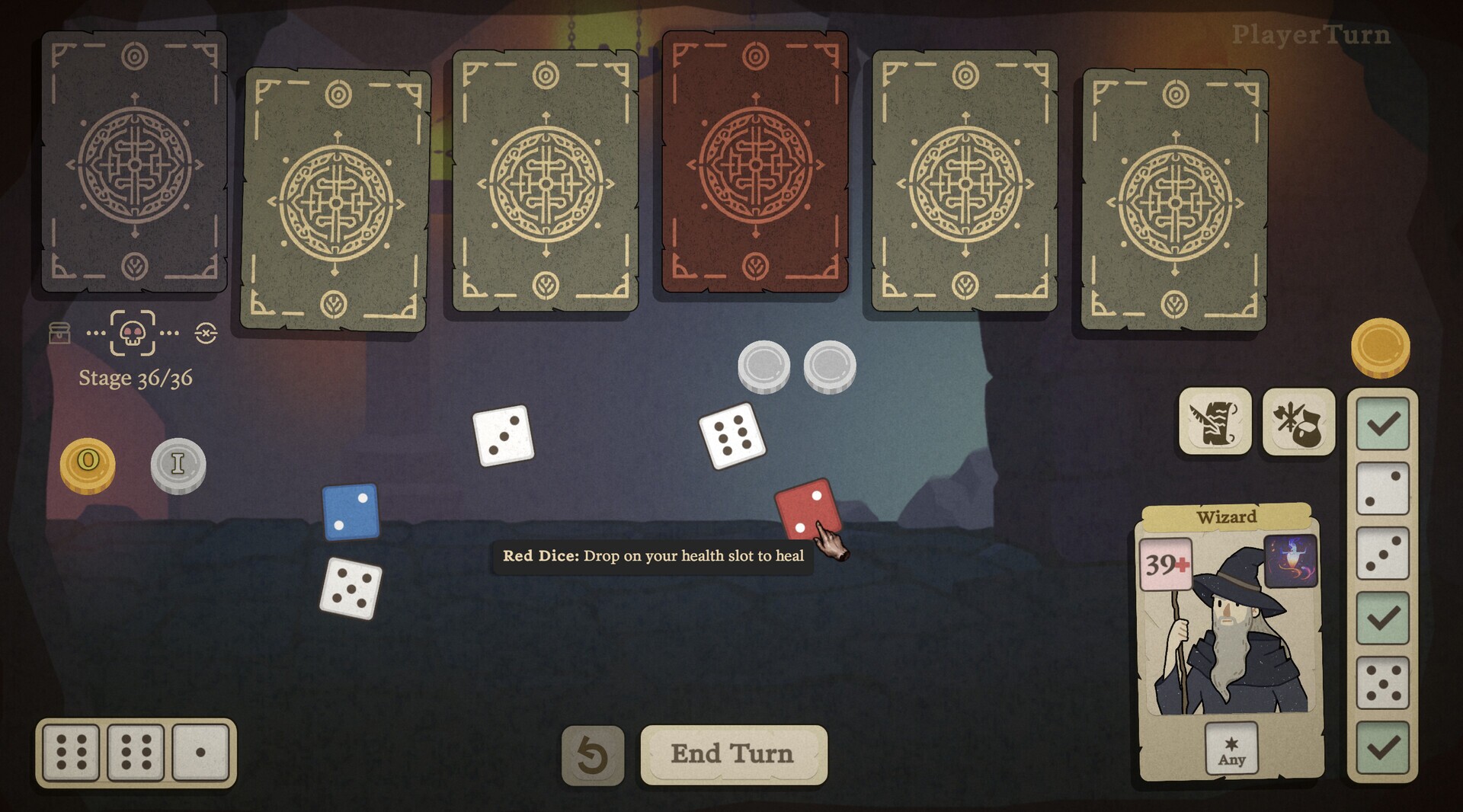Image resolution: width=1463 pixels, height=812 pixels.
Task: Drop the red die onto the Any star slot
Action: pos(1231,747)
